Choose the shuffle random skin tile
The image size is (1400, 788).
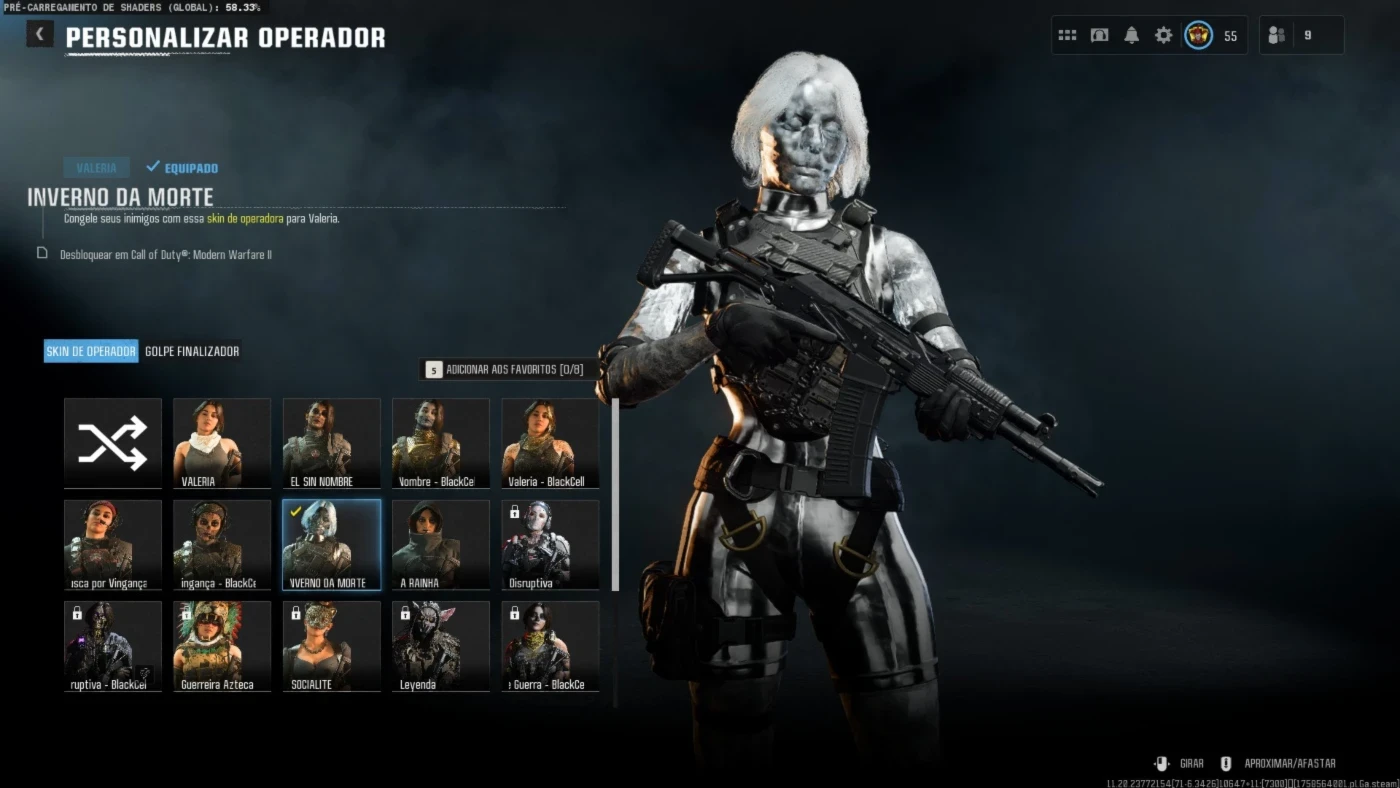pyautogui.click(x=113, y=443)
